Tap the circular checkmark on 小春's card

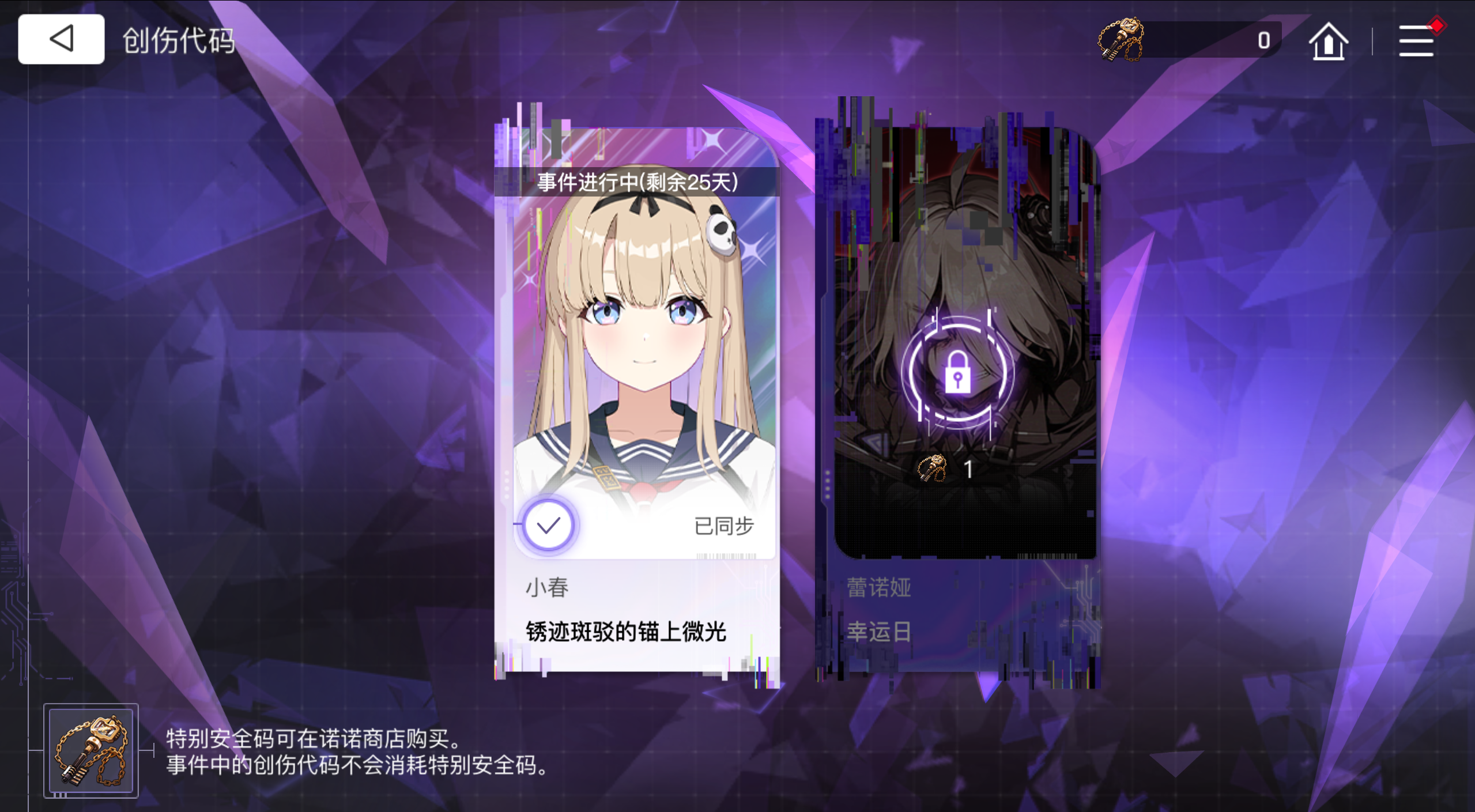click(x=548, y=524)
